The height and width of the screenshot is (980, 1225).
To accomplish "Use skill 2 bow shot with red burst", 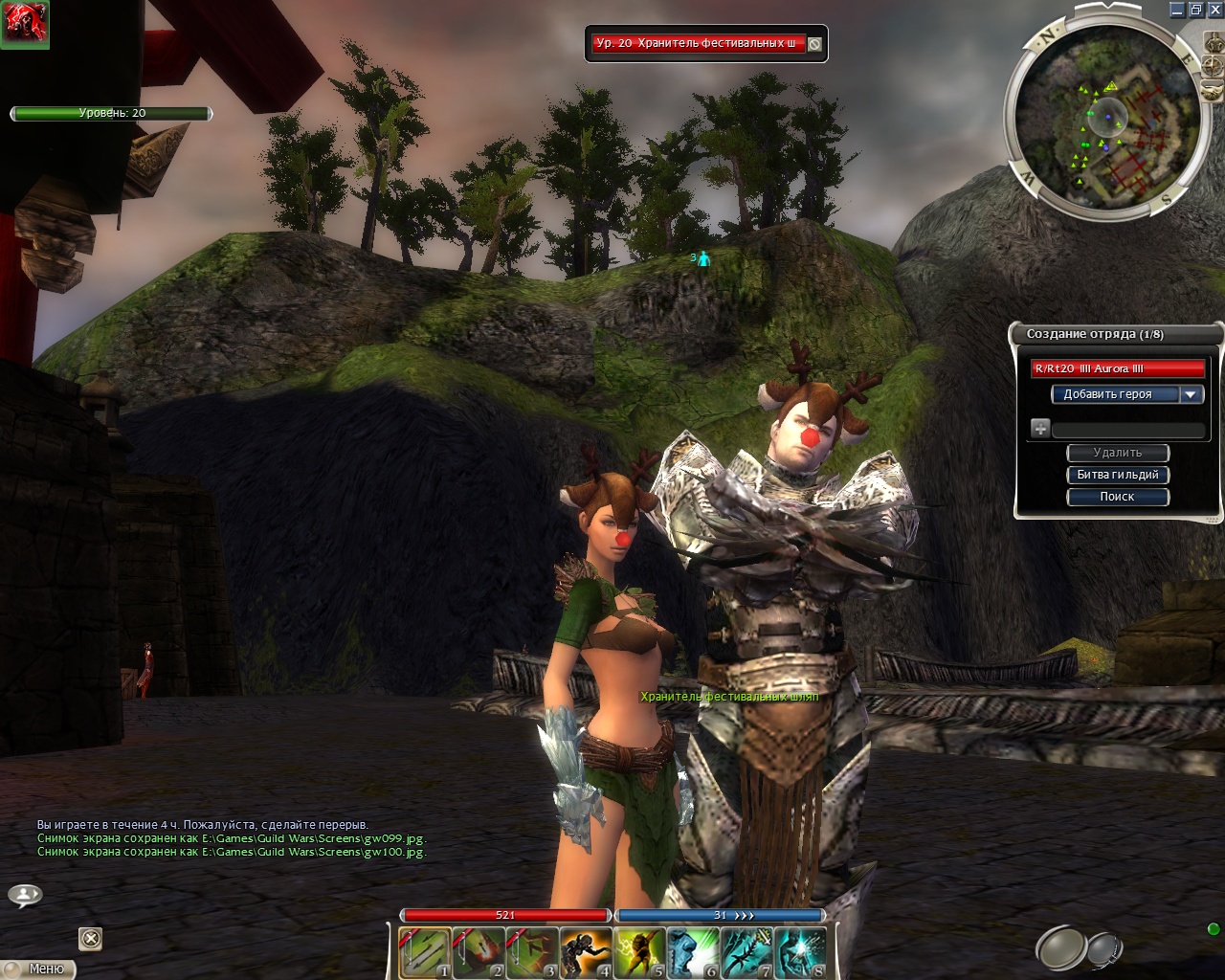I will [479, 952].
